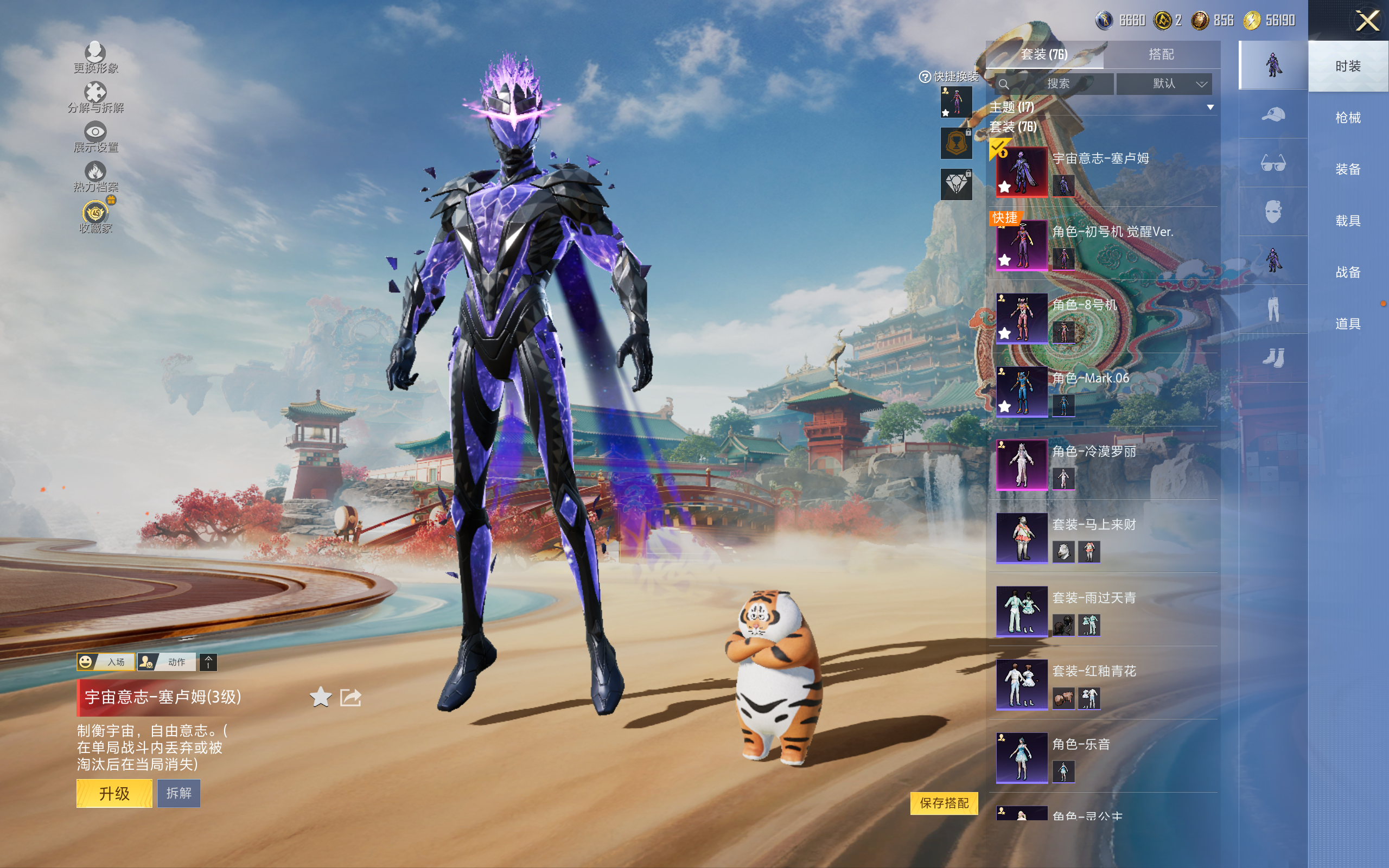Click the 搜索 search field
Image resolution: width=1389 pixels, height=868 pixels.
pos(1056,84)
